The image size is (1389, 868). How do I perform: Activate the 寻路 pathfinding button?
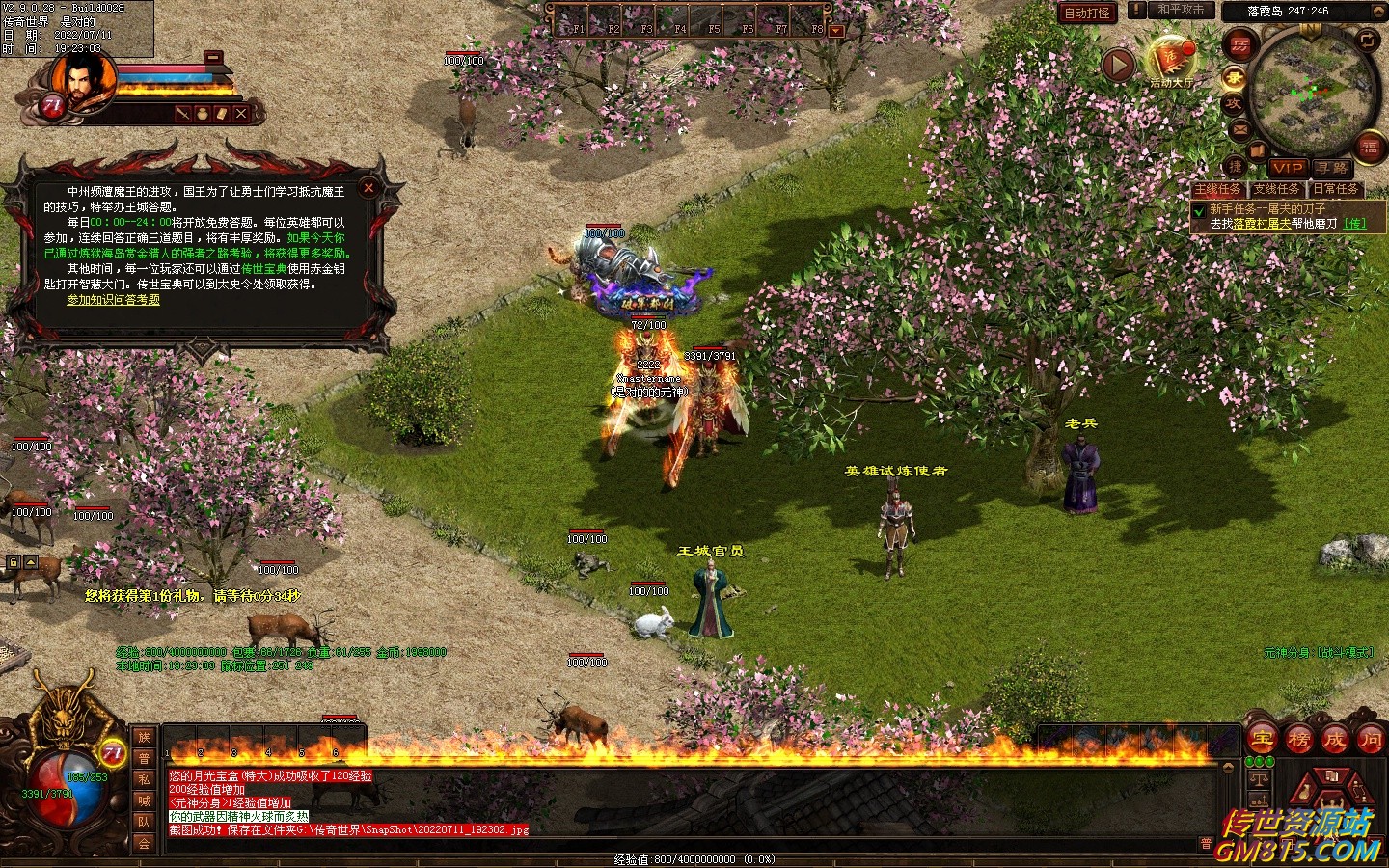[1333, 168]
